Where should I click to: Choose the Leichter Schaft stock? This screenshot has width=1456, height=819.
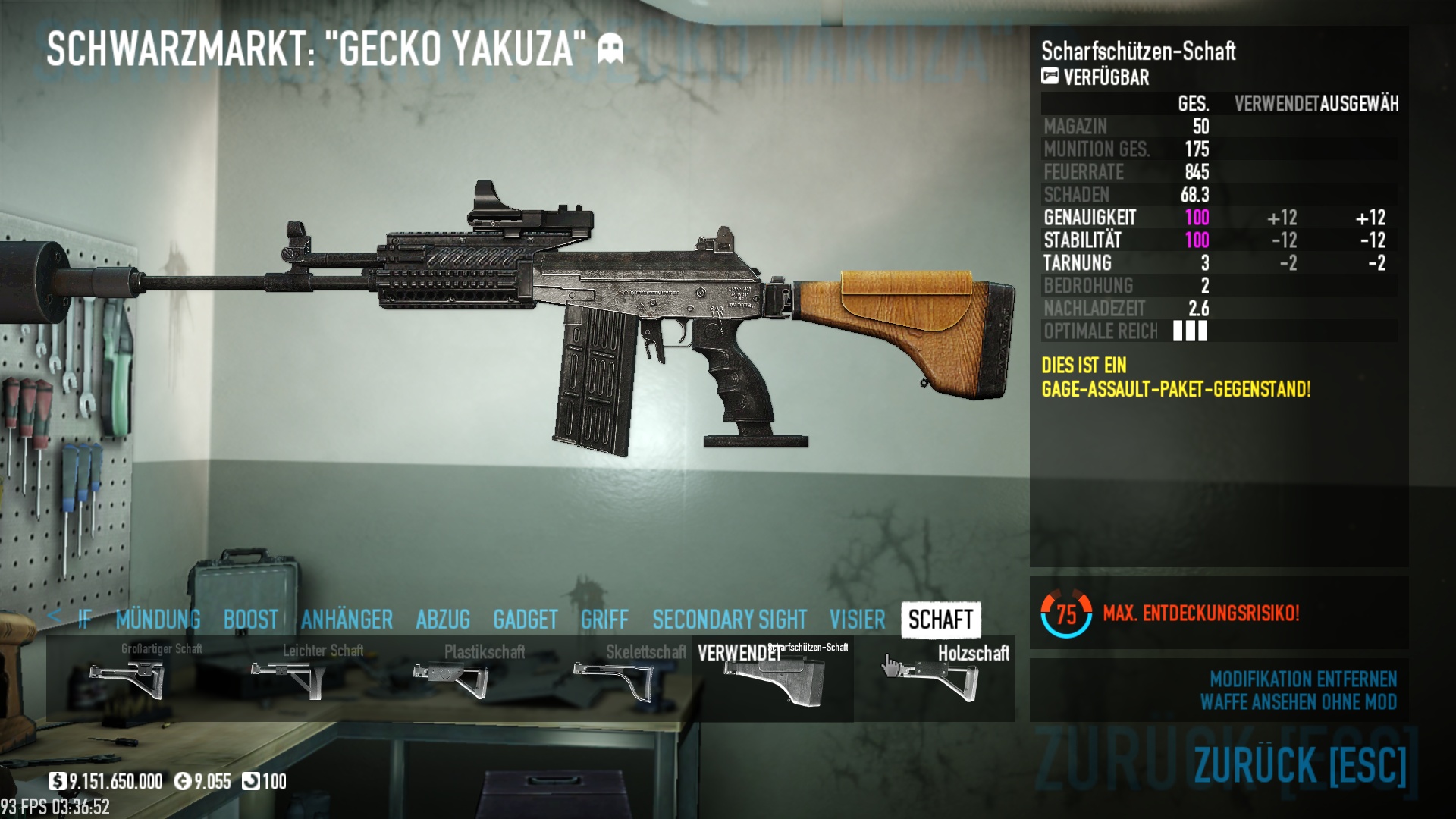pyautogui.click(x=288, y=679)
